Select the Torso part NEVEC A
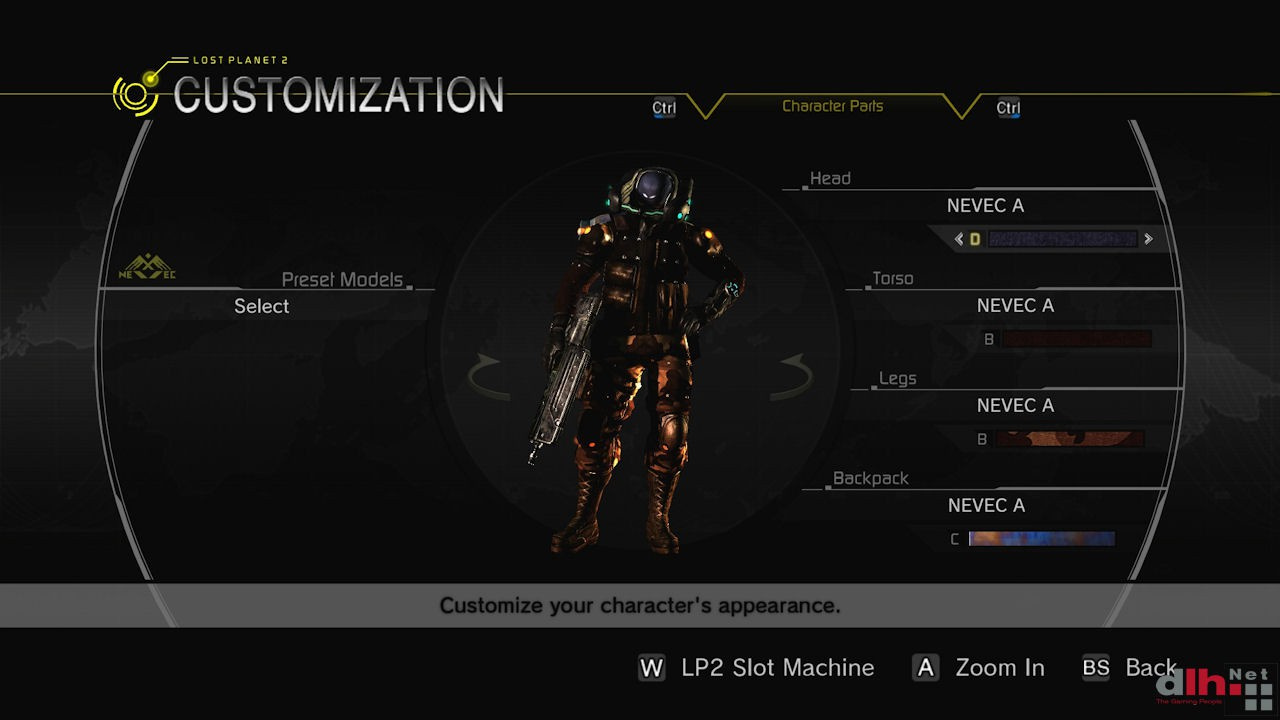Screen dimensions: 1280x720 tap(1015, 306)
